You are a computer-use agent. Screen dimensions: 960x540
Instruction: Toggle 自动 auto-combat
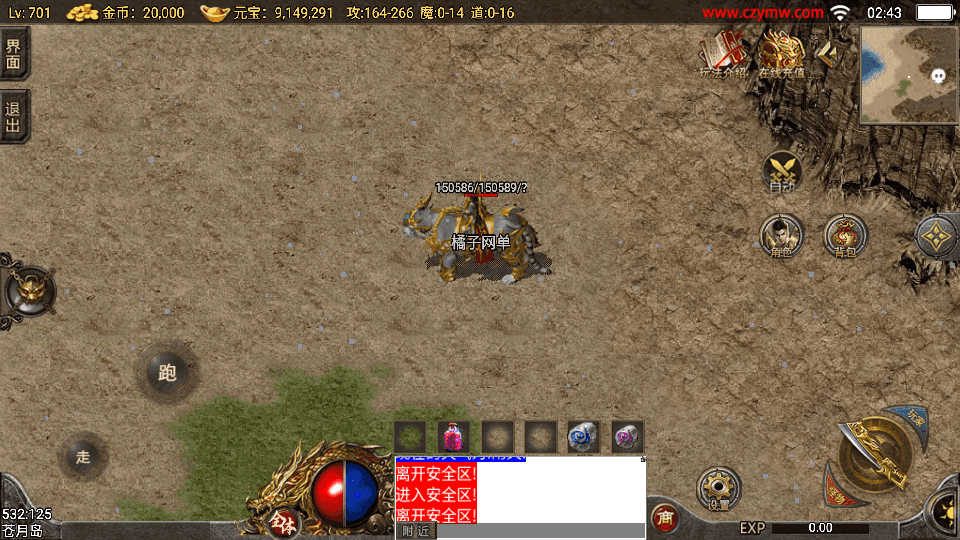782,172
